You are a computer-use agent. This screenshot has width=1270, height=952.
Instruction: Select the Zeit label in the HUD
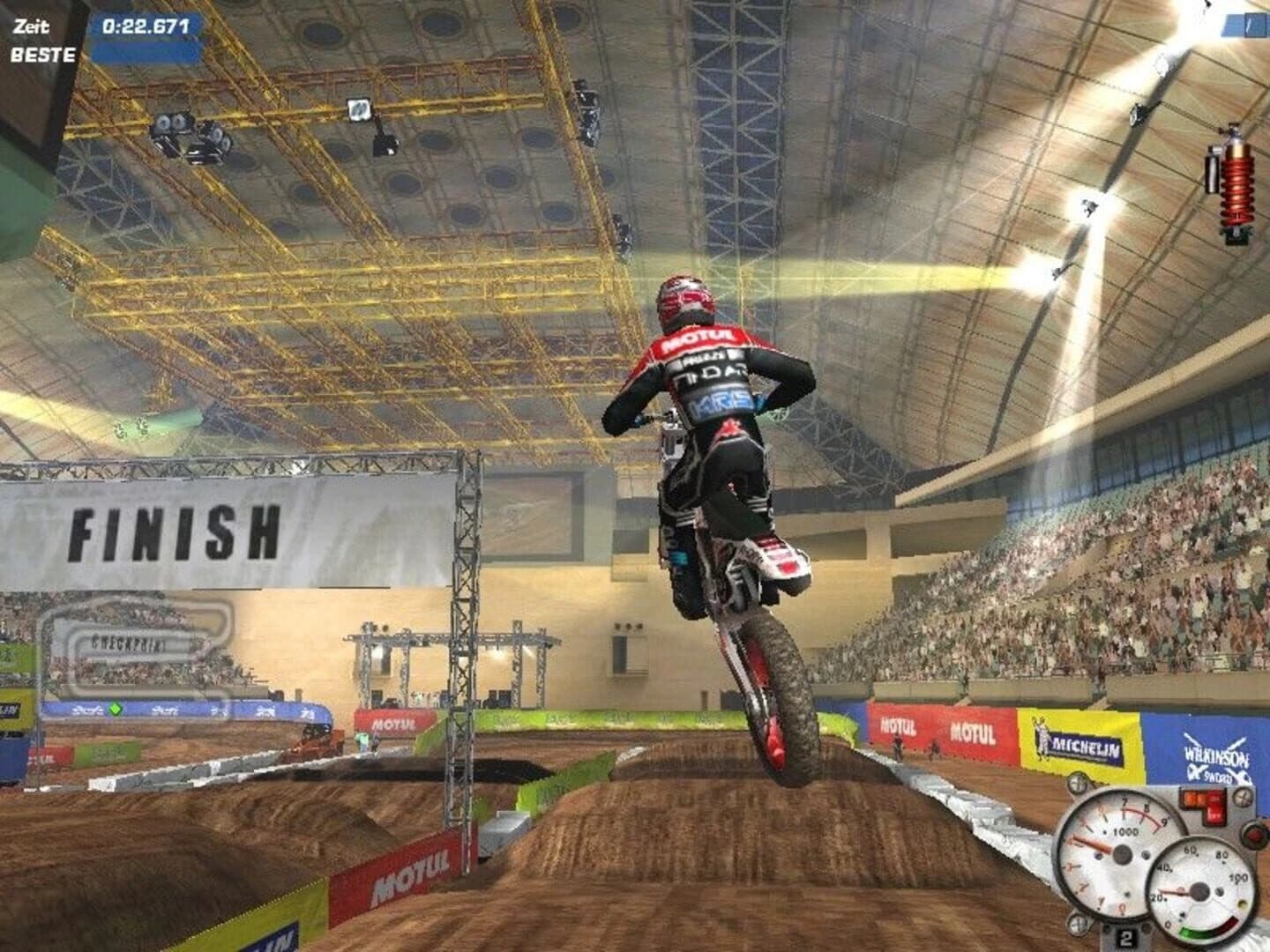coord(32,25)
